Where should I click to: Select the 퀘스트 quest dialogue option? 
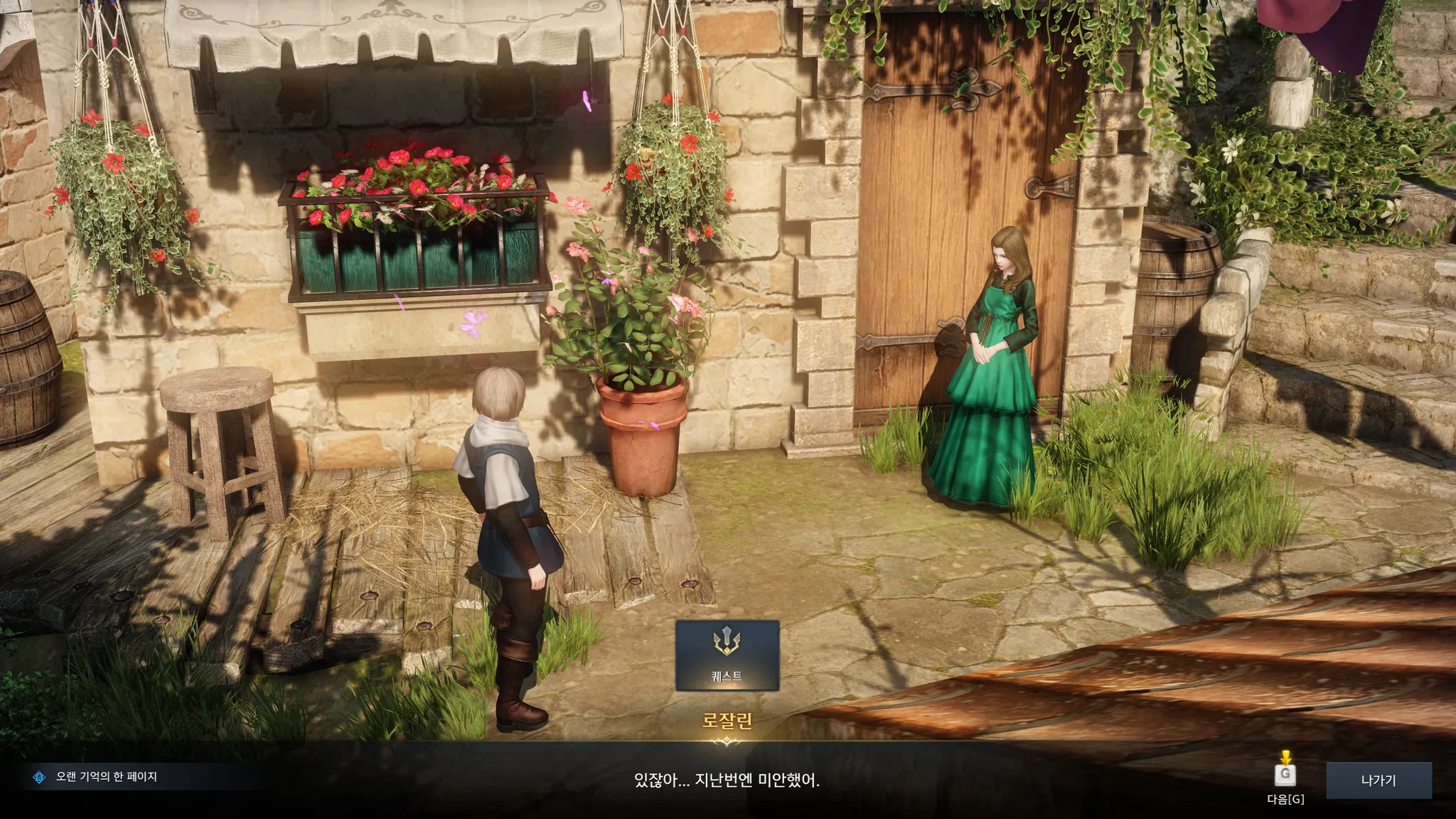coord(727,655)
